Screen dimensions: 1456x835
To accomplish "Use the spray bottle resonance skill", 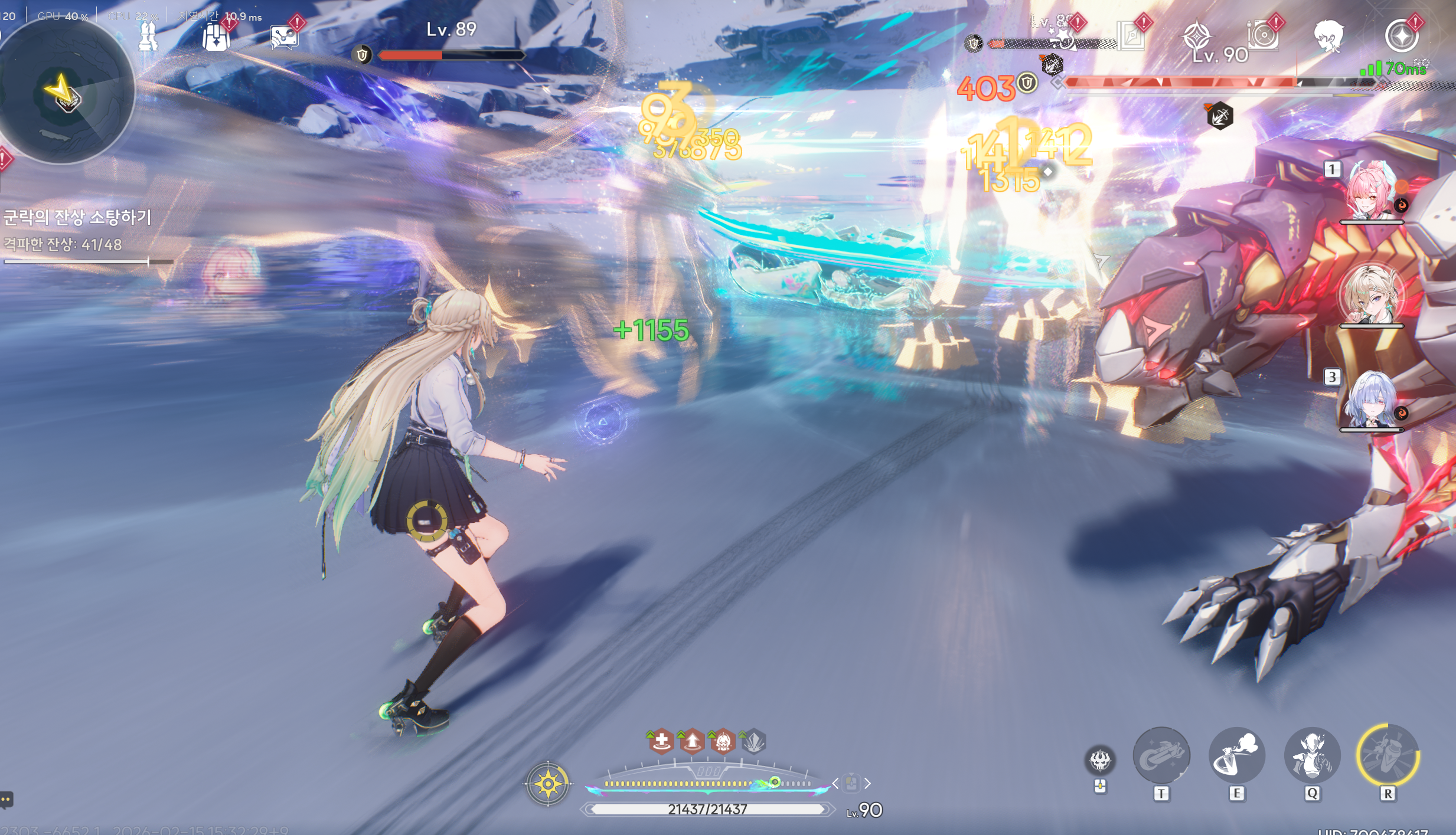I will (x=1236, y=755).
